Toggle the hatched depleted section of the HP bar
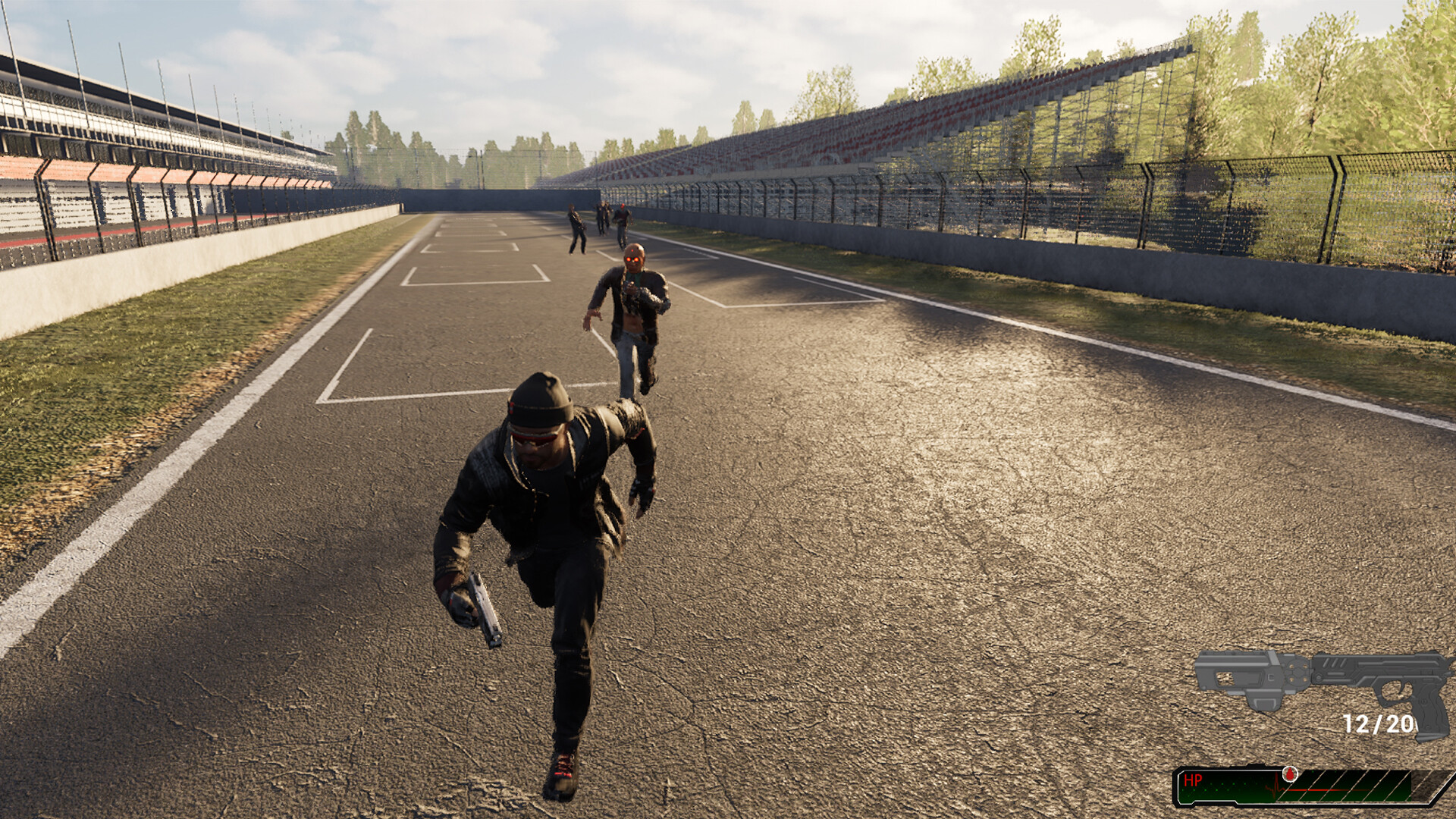 (1357, 786)
